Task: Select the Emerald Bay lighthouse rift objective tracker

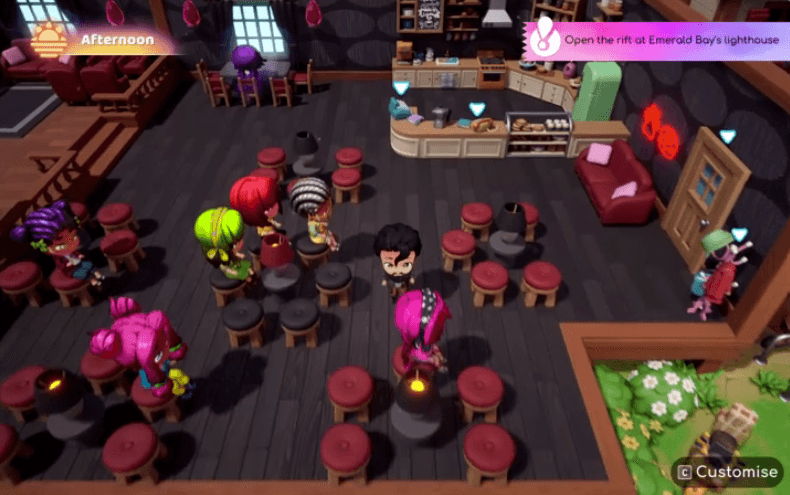Action: coord(657,41)
